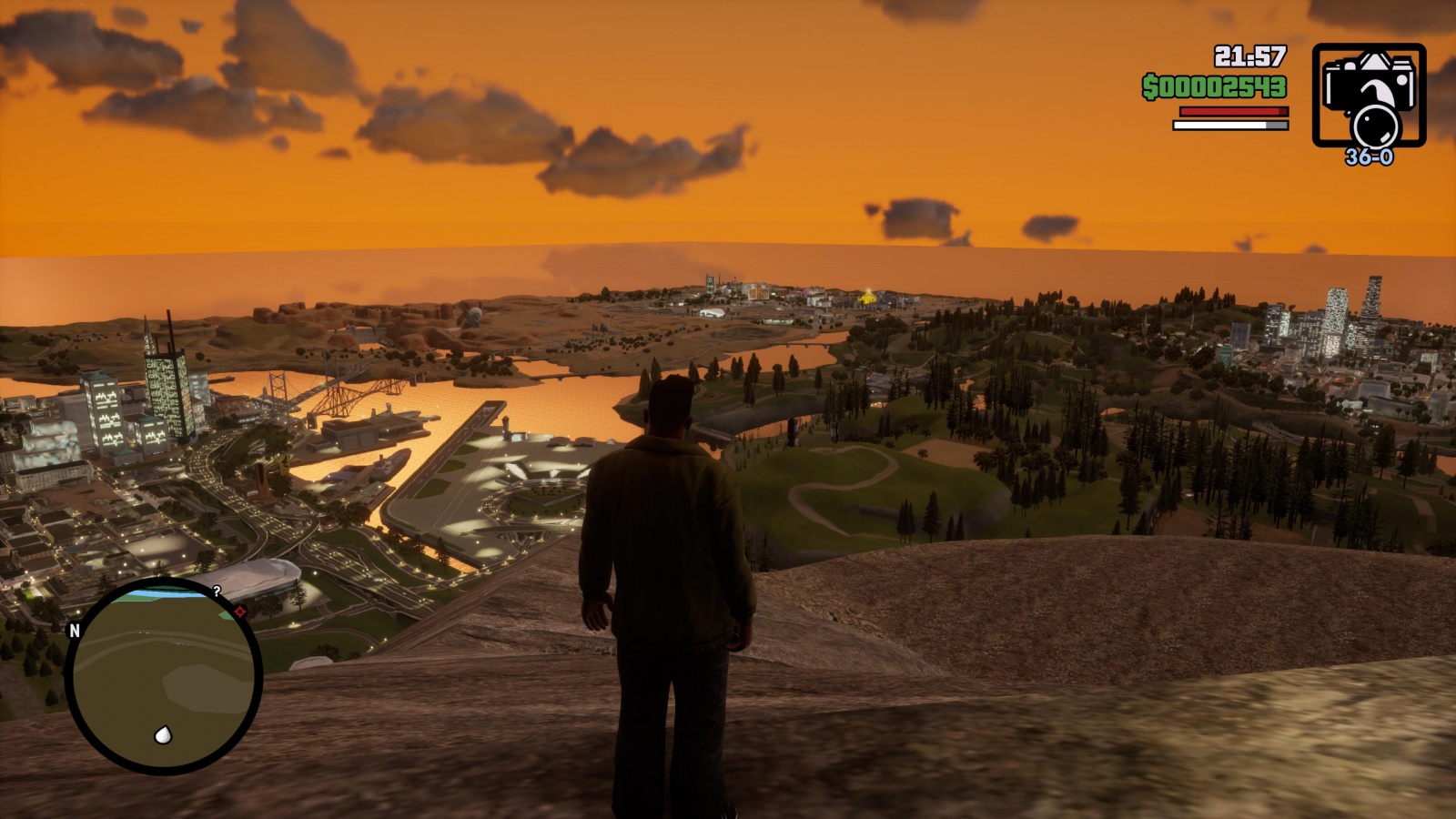Click the white water-droplet blip on the minimap
This screenshot has width=1456, height=819.
pos(163,734)
